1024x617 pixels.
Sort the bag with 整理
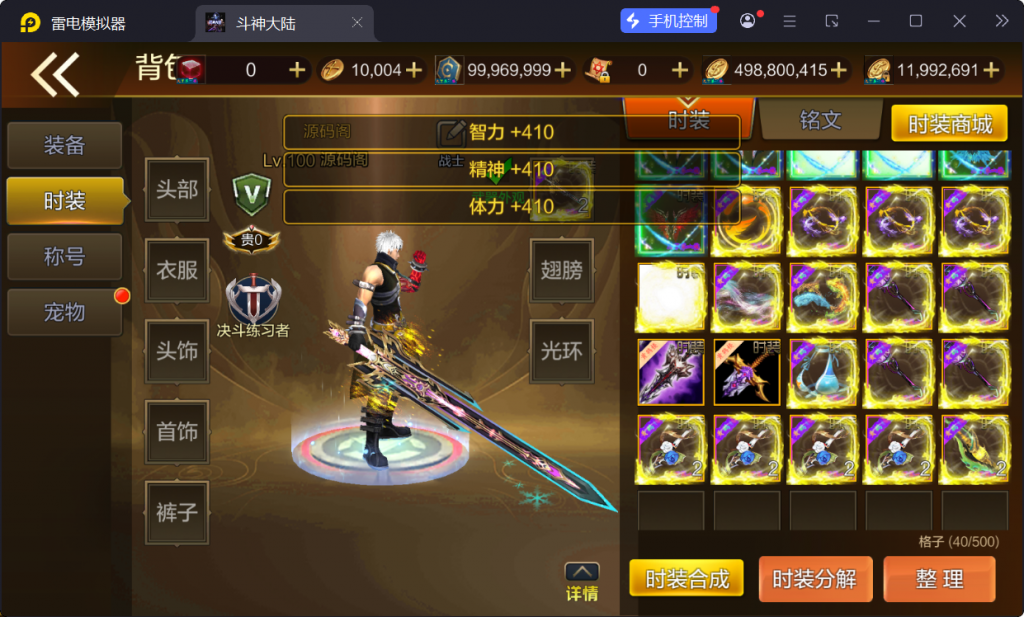(939, 579)
